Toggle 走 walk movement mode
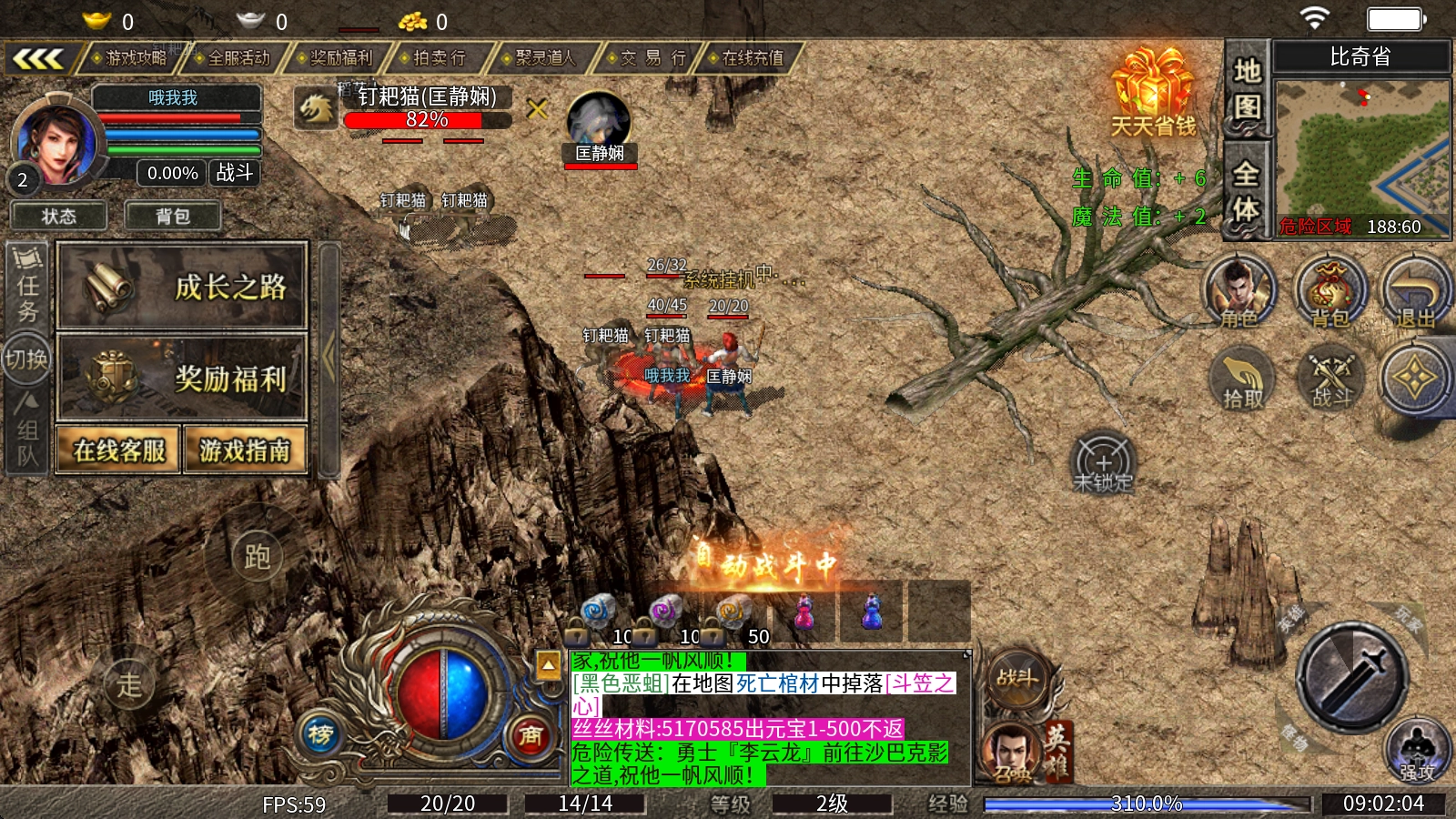The height and width of the screenshot is (819, 1456). click(129, 683)
